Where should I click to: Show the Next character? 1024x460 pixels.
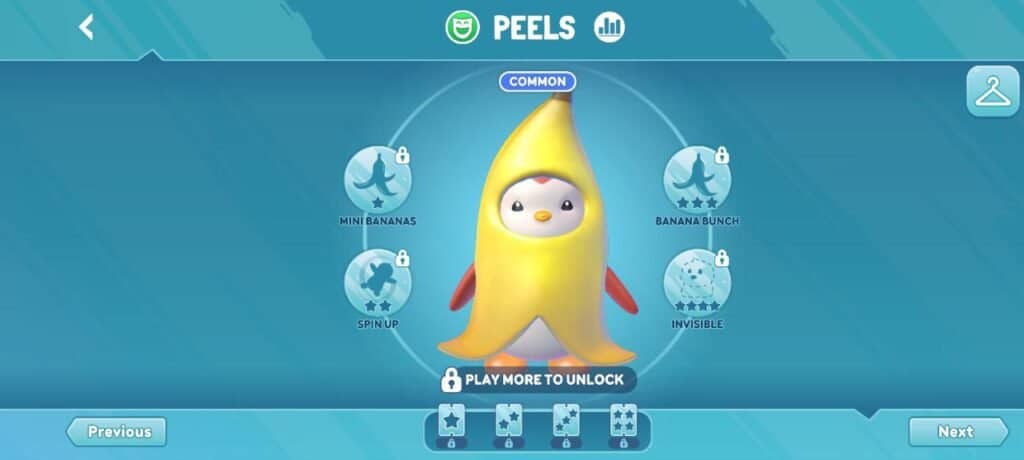point(957,432)
